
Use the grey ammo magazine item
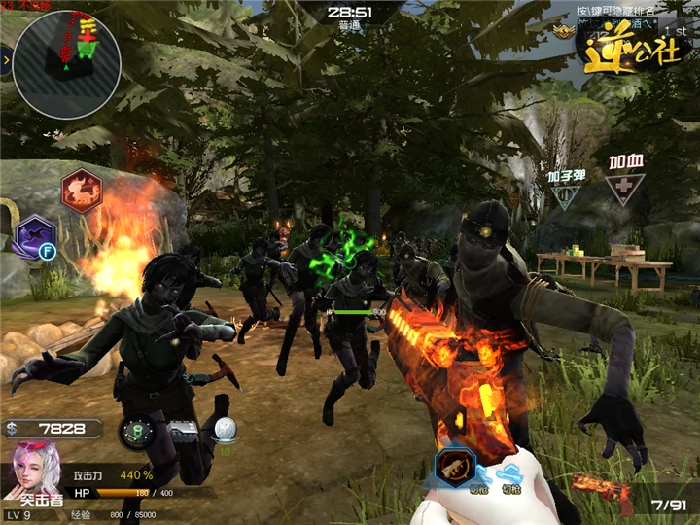click(184, 430)
